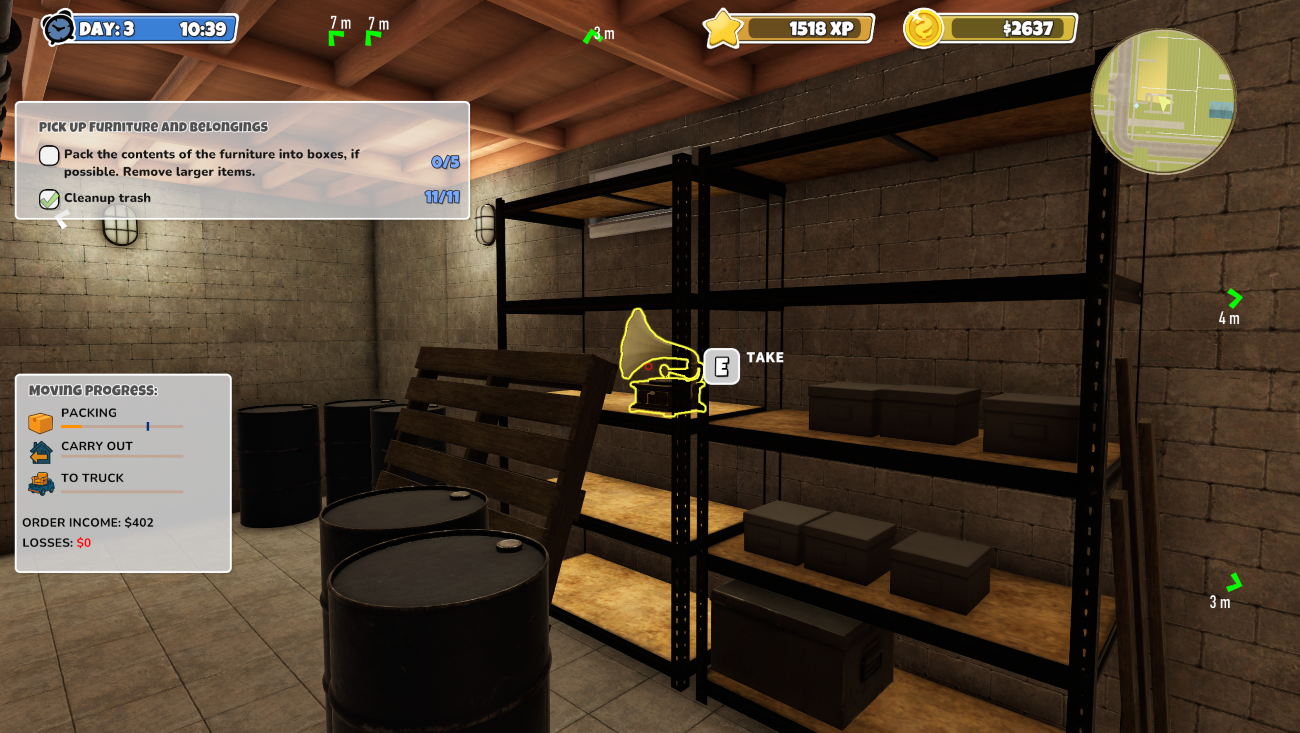This screenshot has width=1300, height=733.
Task: Toggle the Cleanup trash objective checkbox
Action: tap(49, 199)
